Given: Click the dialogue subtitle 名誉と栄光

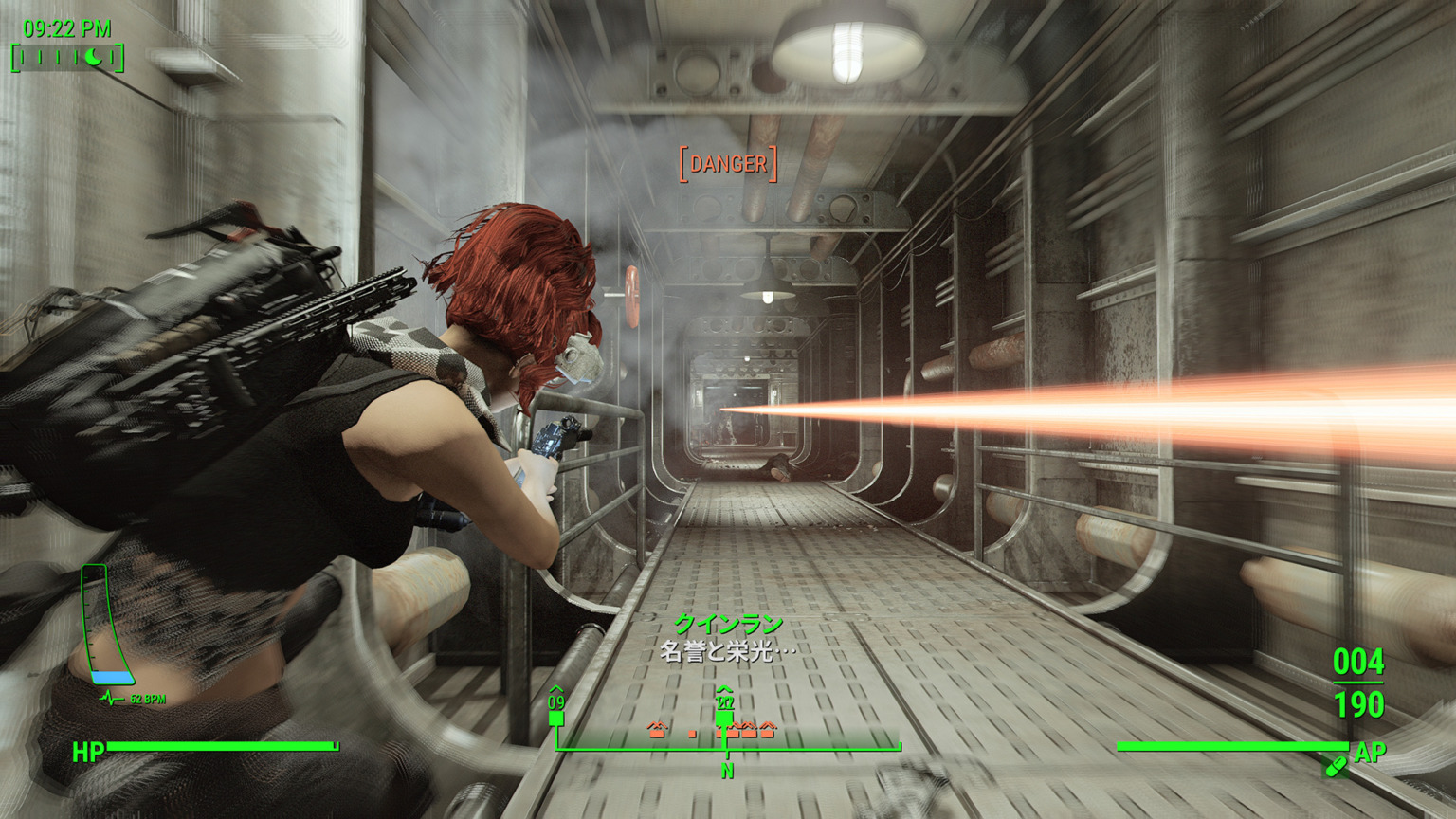Looking at the screenshot, I should click(728, 649).
